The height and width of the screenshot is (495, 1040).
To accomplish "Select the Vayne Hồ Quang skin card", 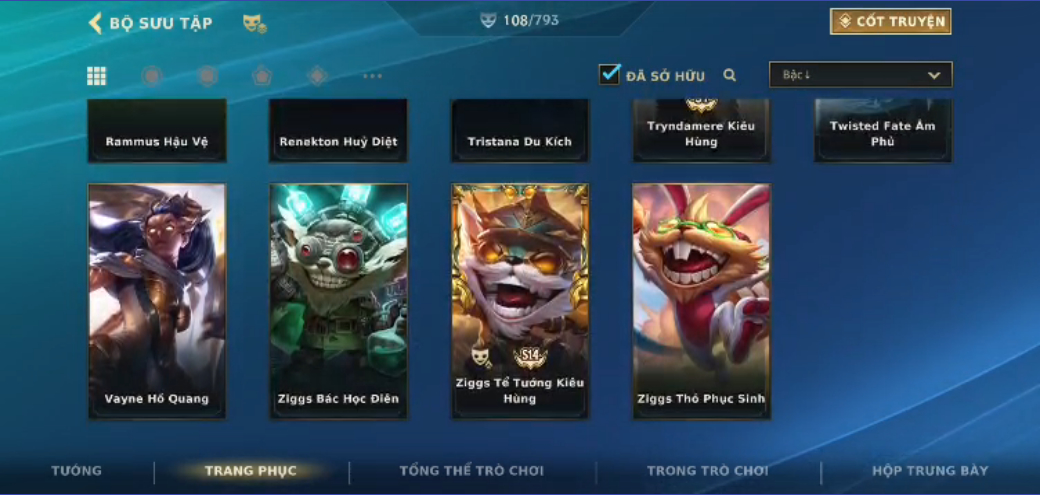I will (157, 300).
